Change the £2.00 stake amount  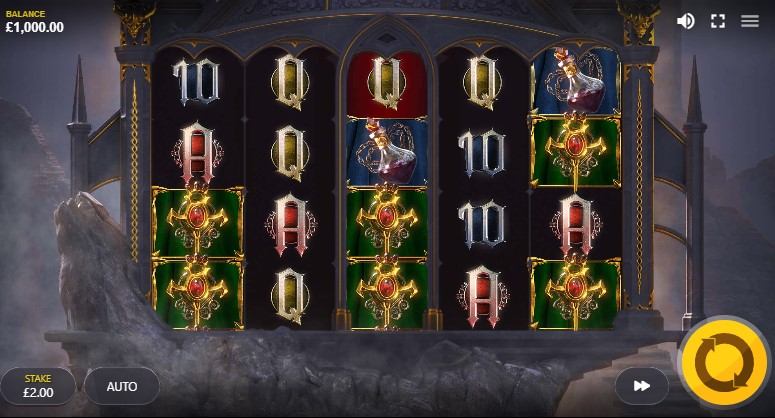tap(38, 386)
